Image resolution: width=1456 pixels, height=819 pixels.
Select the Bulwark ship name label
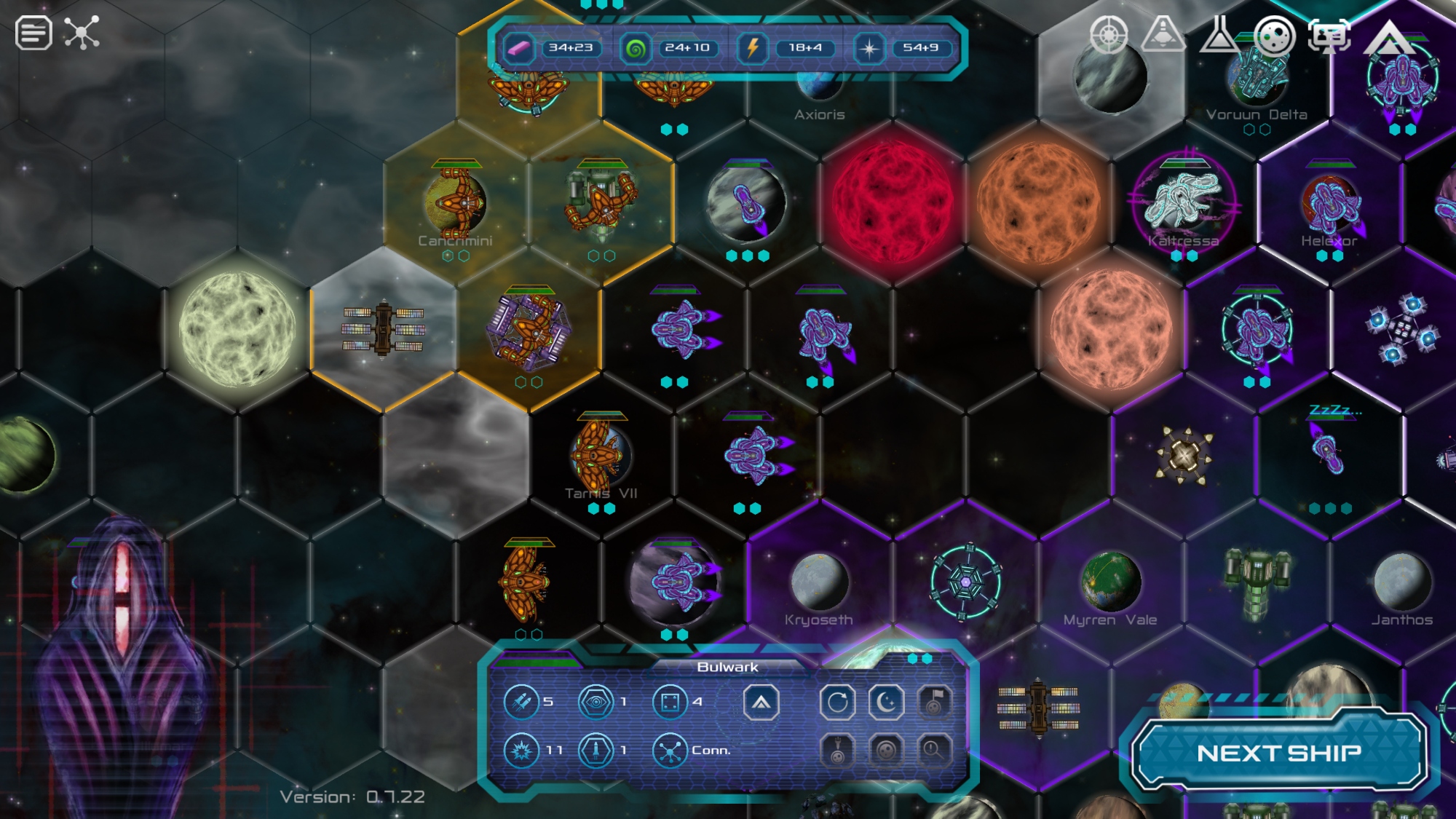[727, 667]
